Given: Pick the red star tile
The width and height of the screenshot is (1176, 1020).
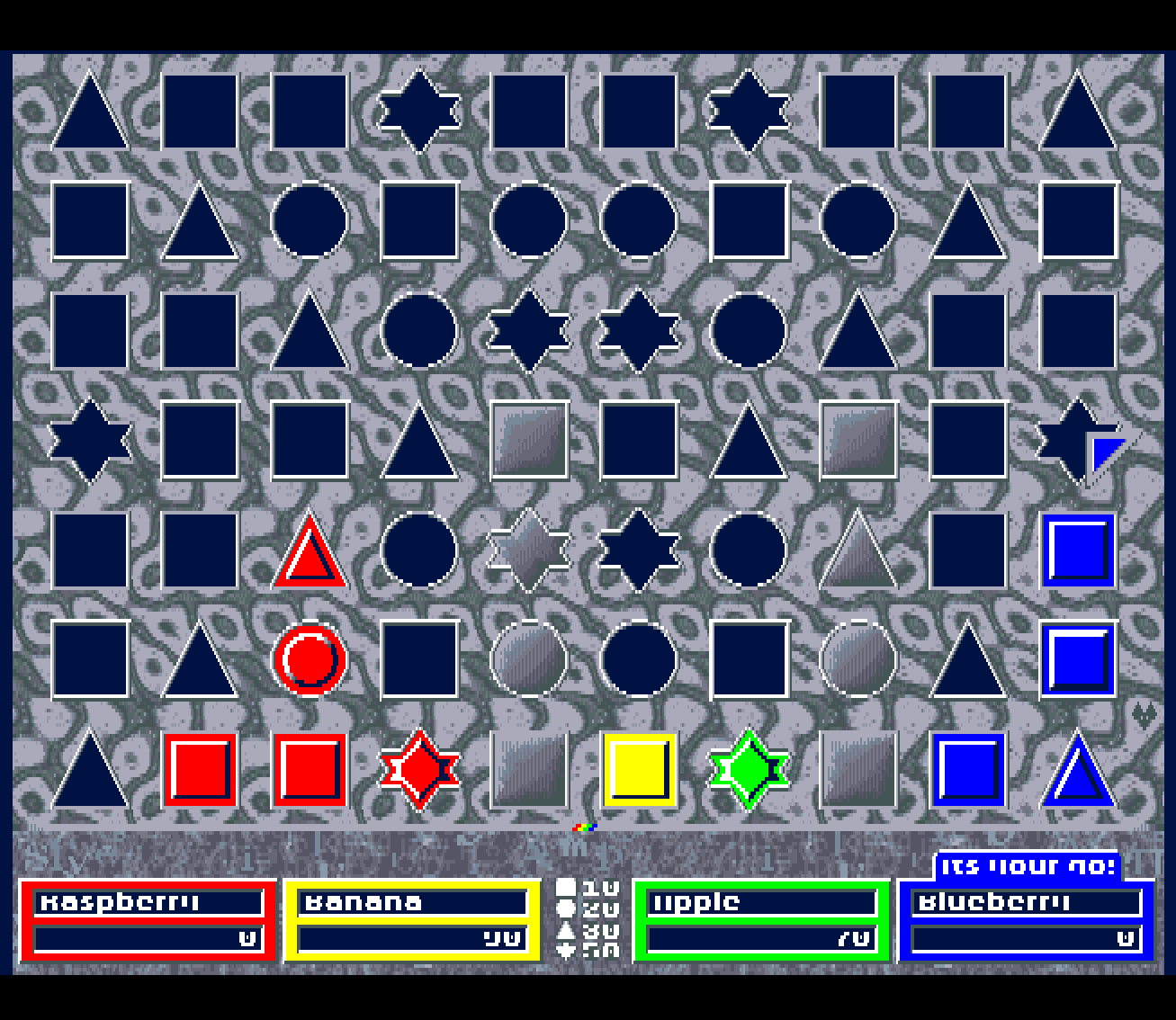Looking at the screenshot, I should click(x=419, y=769).
